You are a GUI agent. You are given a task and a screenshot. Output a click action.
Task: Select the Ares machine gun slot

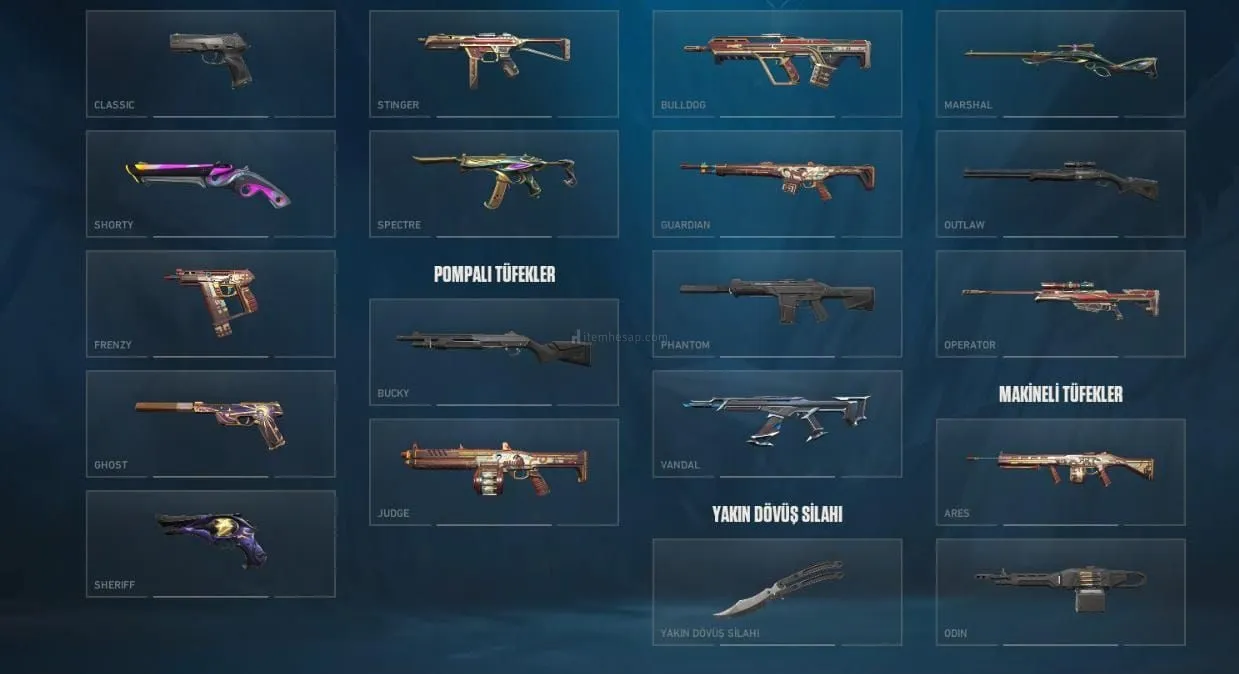1060,471
